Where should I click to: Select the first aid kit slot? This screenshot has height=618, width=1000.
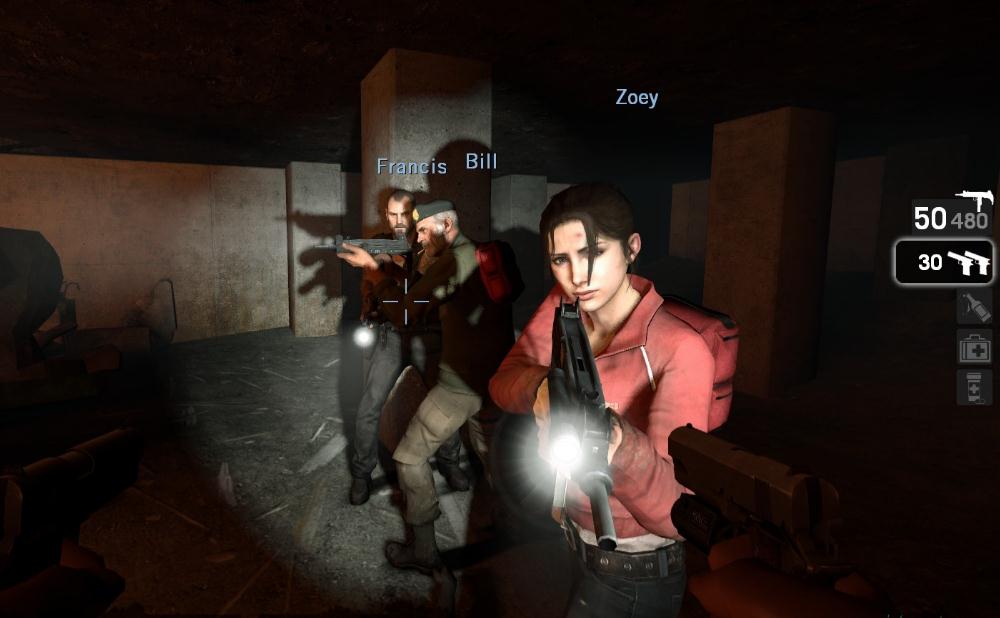pos(974,346)
